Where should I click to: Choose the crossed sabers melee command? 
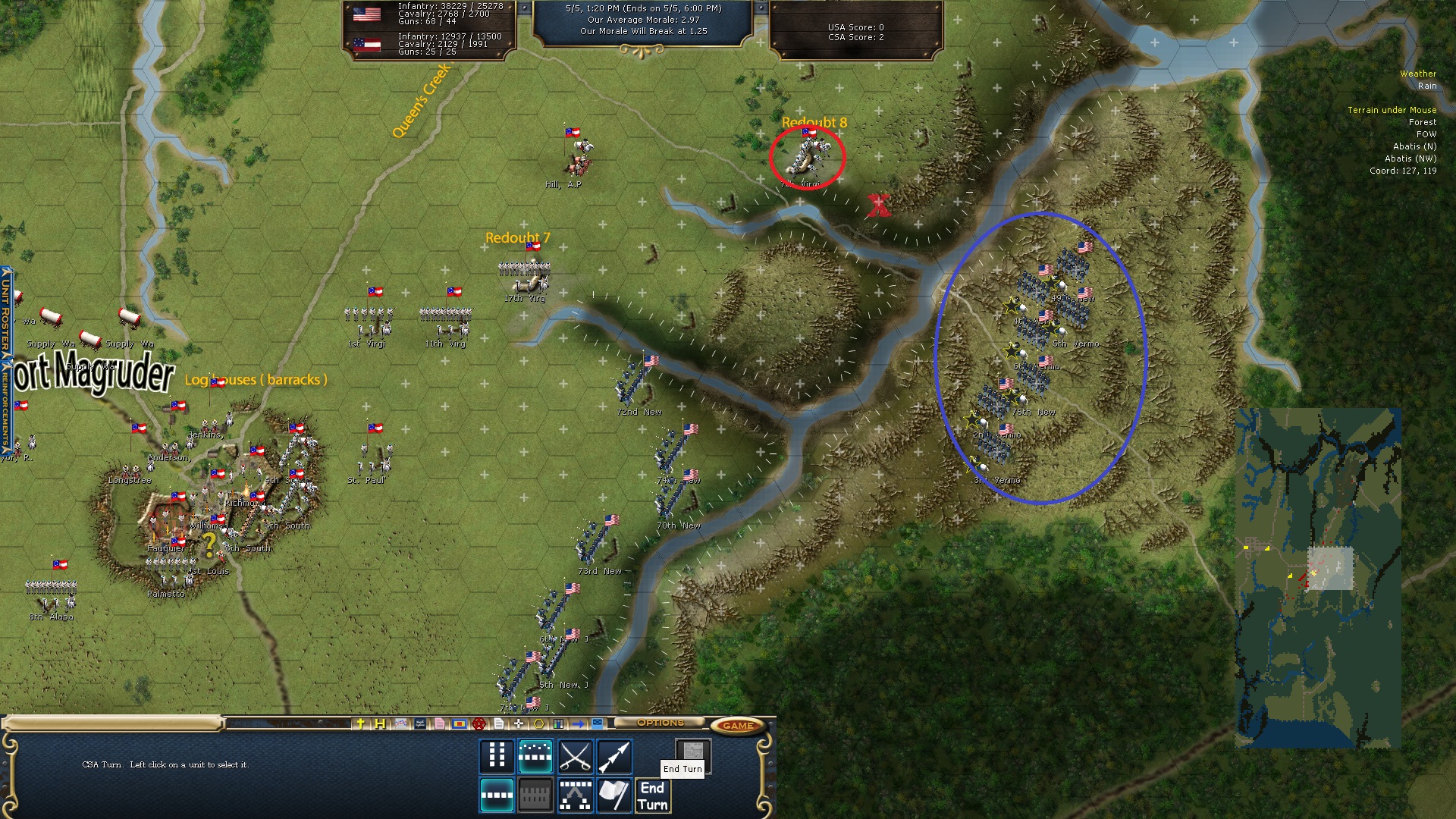coord(575,756)
